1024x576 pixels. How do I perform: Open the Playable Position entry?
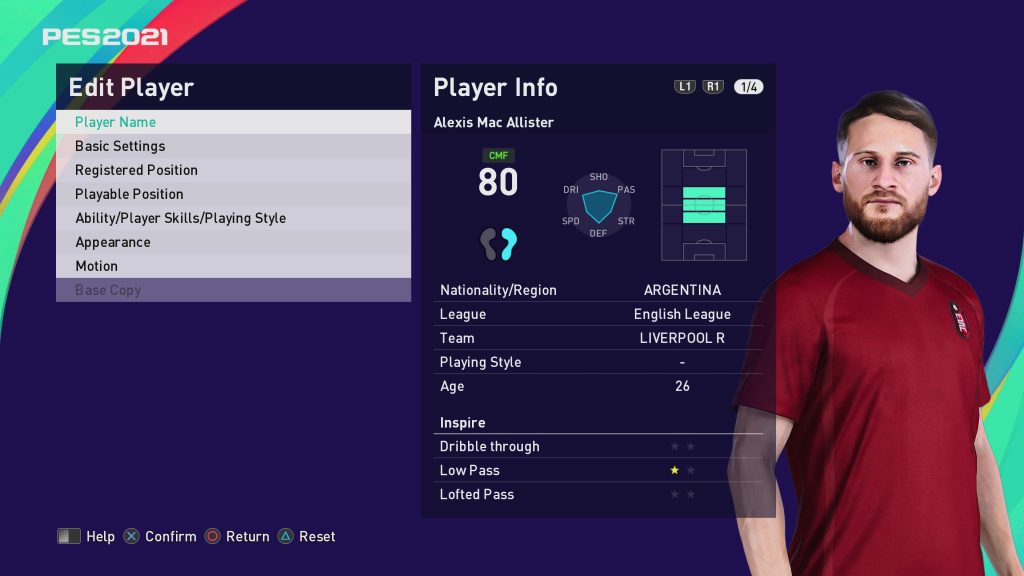[233, 194]
